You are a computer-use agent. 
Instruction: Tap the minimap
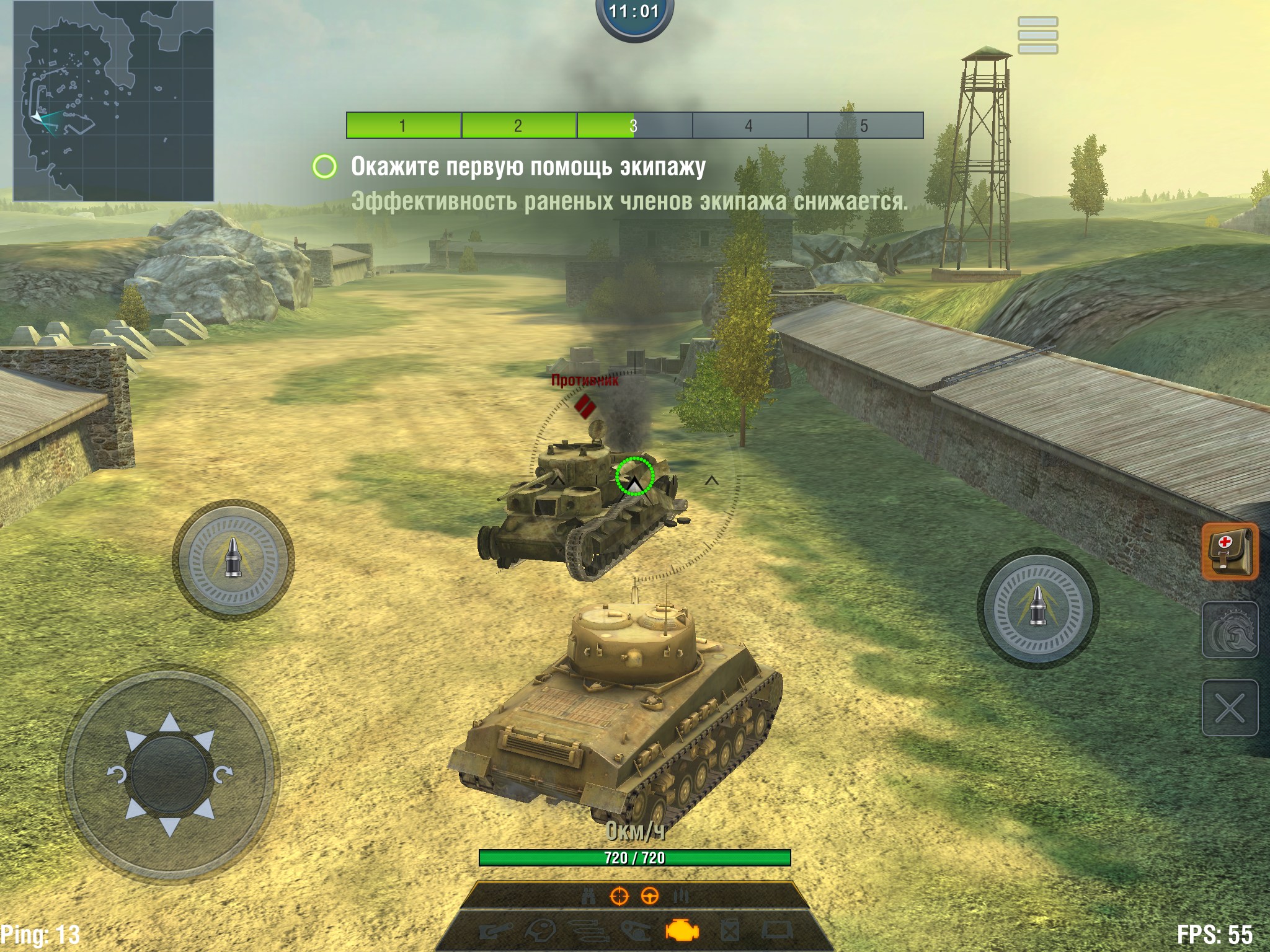pyautogui.click(x=113, y=101)
